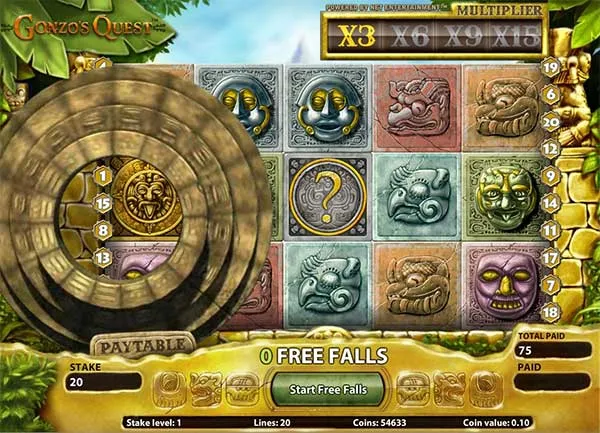Click the Start Free Falls button
600x433 pixels.
coord(327,388)
